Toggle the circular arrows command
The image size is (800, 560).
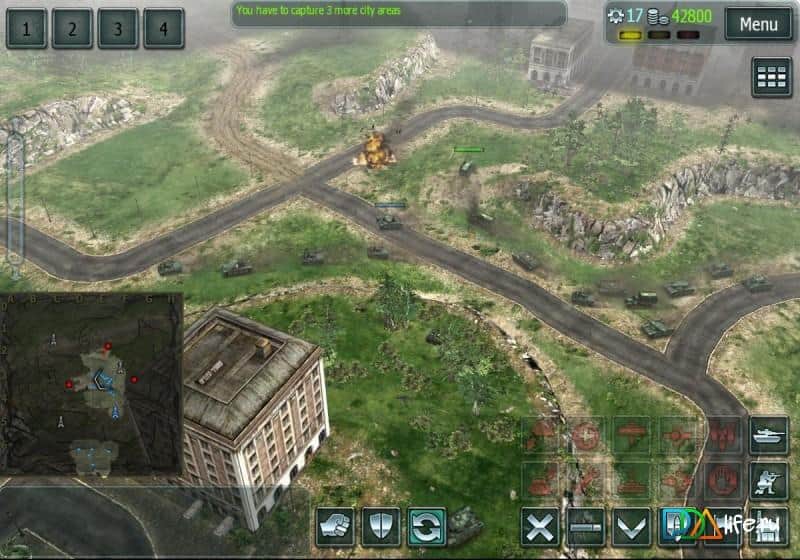pos(427,526)
